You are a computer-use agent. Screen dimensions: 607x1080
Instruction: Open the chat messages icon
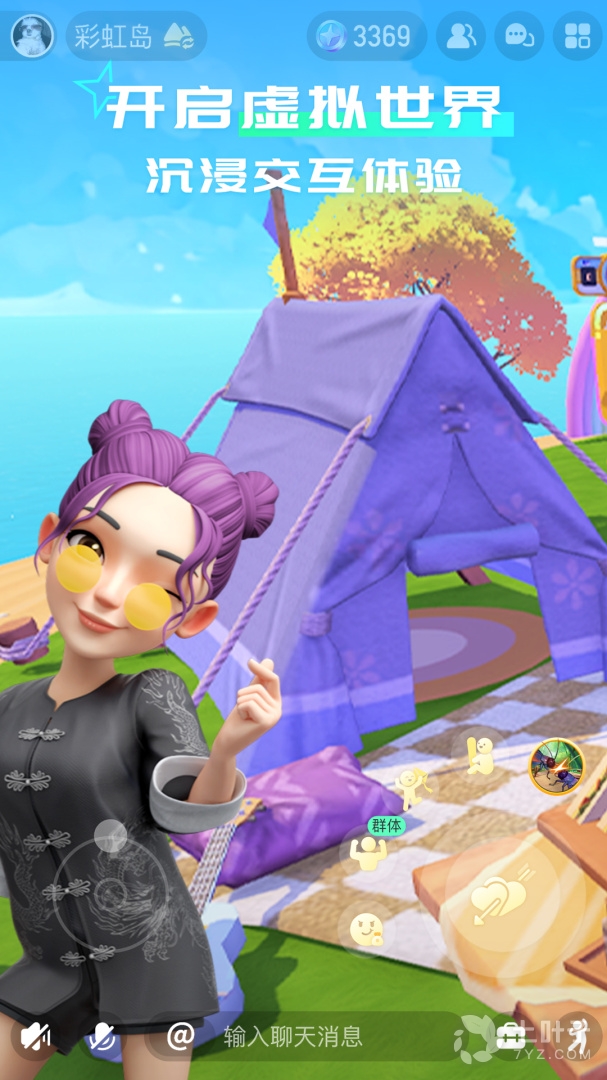coord(520,37)
